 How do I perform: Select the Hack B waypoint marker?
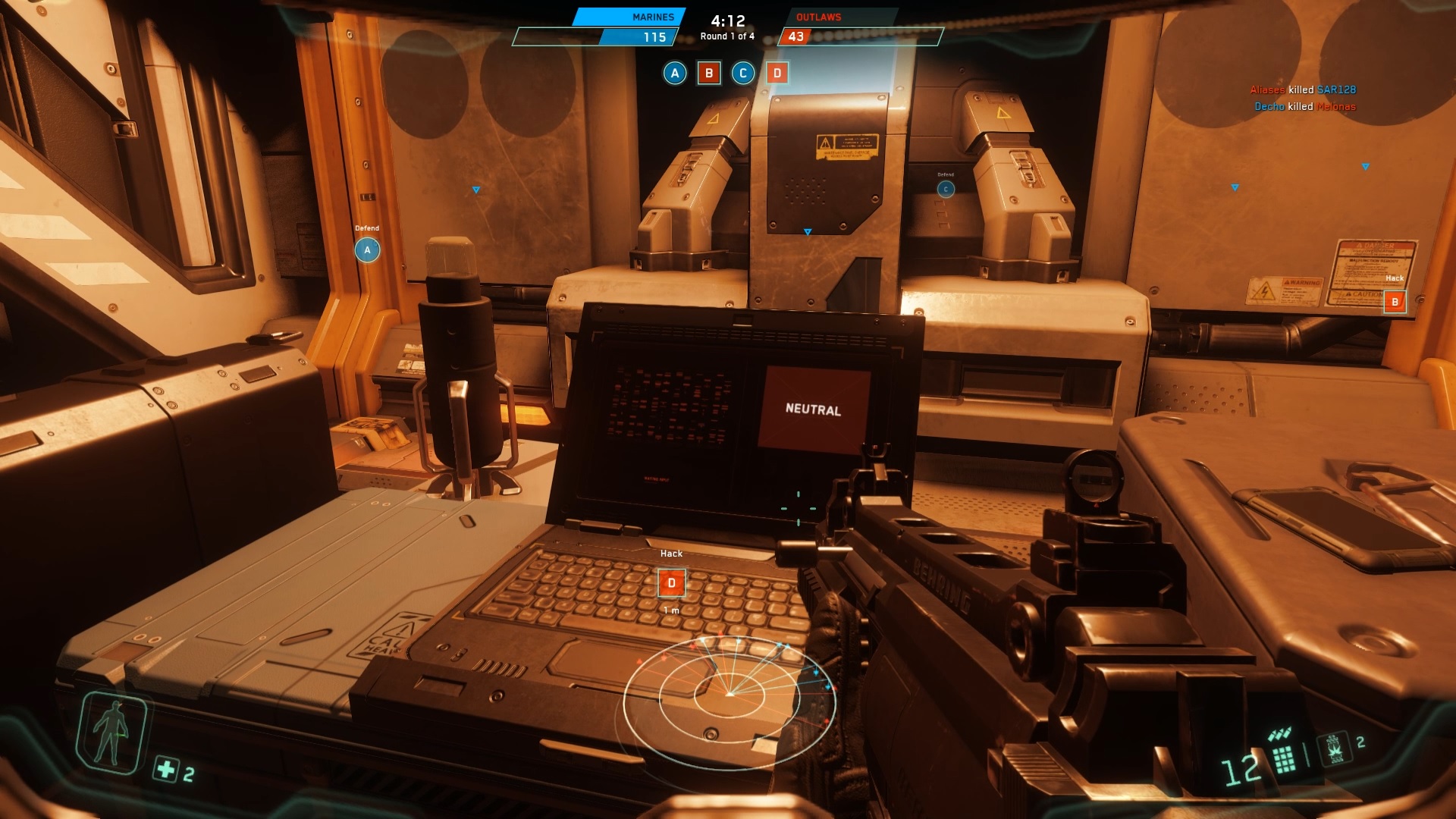1395,302
